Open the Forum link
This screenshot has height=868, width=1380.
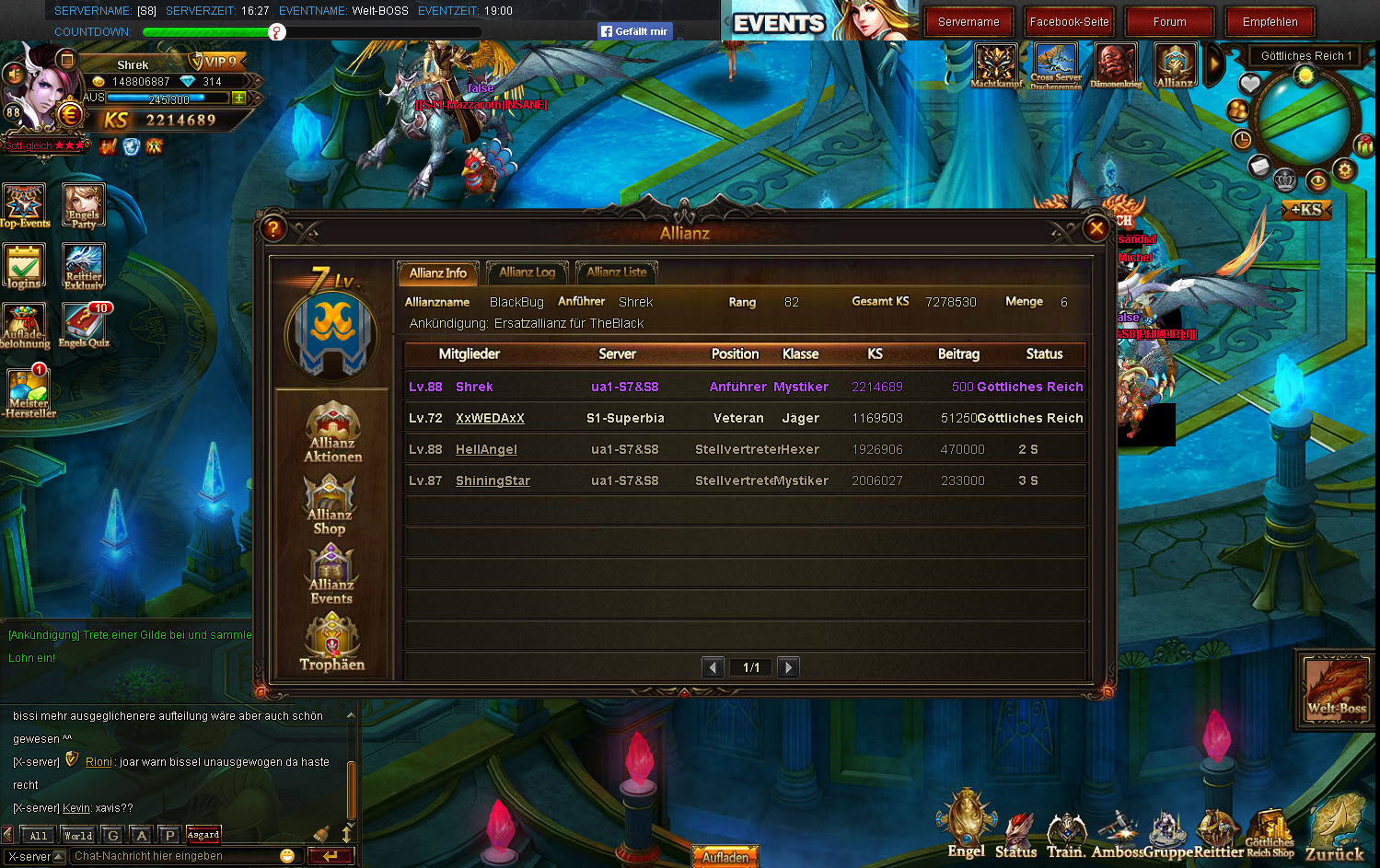pyautogui.click(x=1169, y=22)
